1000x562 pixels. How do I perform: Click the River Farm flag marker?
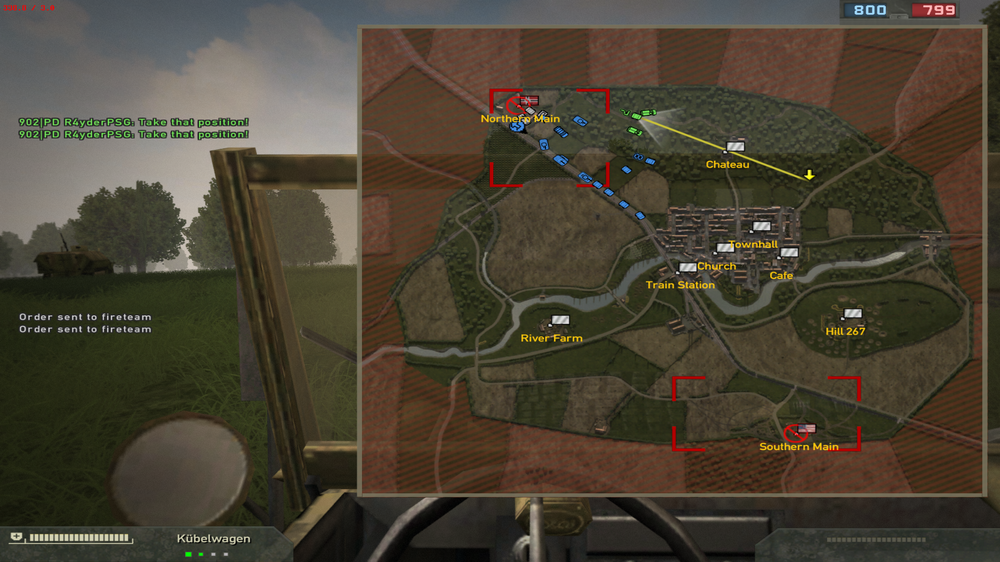[560, 321]
